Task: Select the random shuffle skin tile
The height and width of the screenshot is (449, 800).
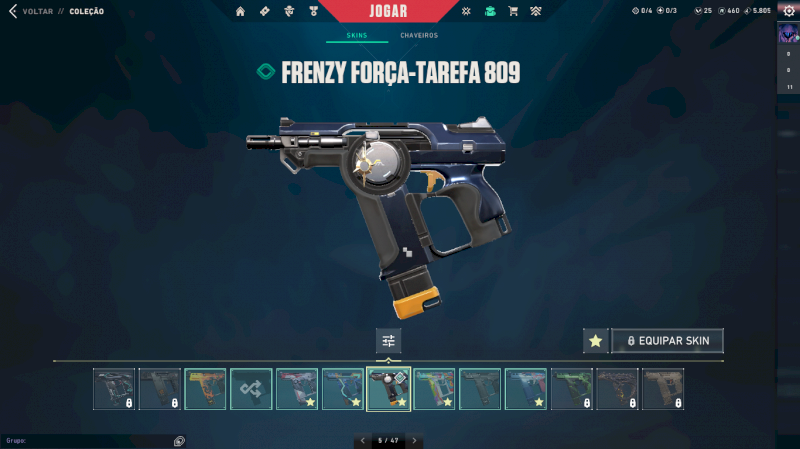Action: 251,389
